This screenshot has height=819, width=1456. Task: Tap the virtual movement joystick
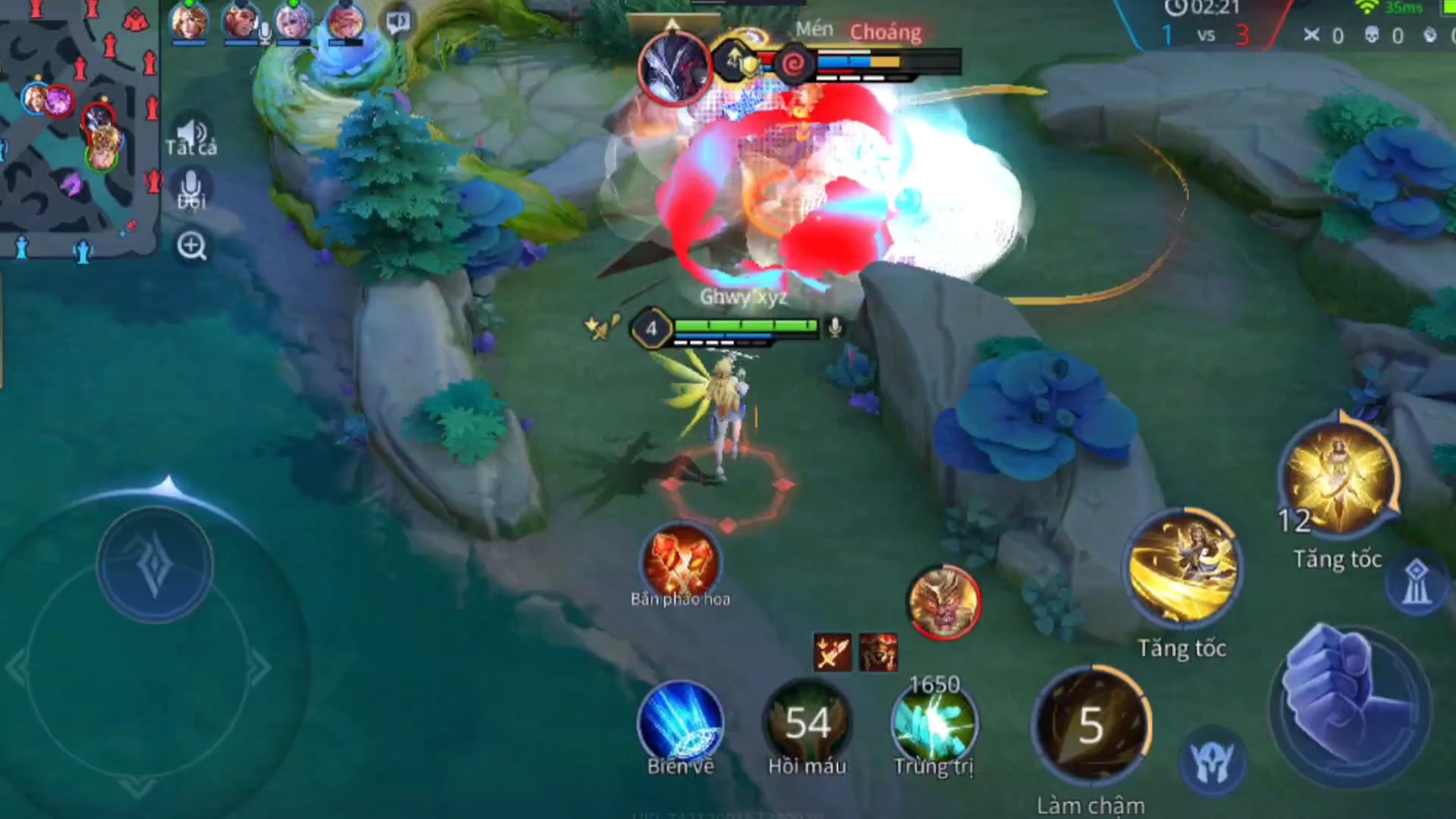pos(155,565)
